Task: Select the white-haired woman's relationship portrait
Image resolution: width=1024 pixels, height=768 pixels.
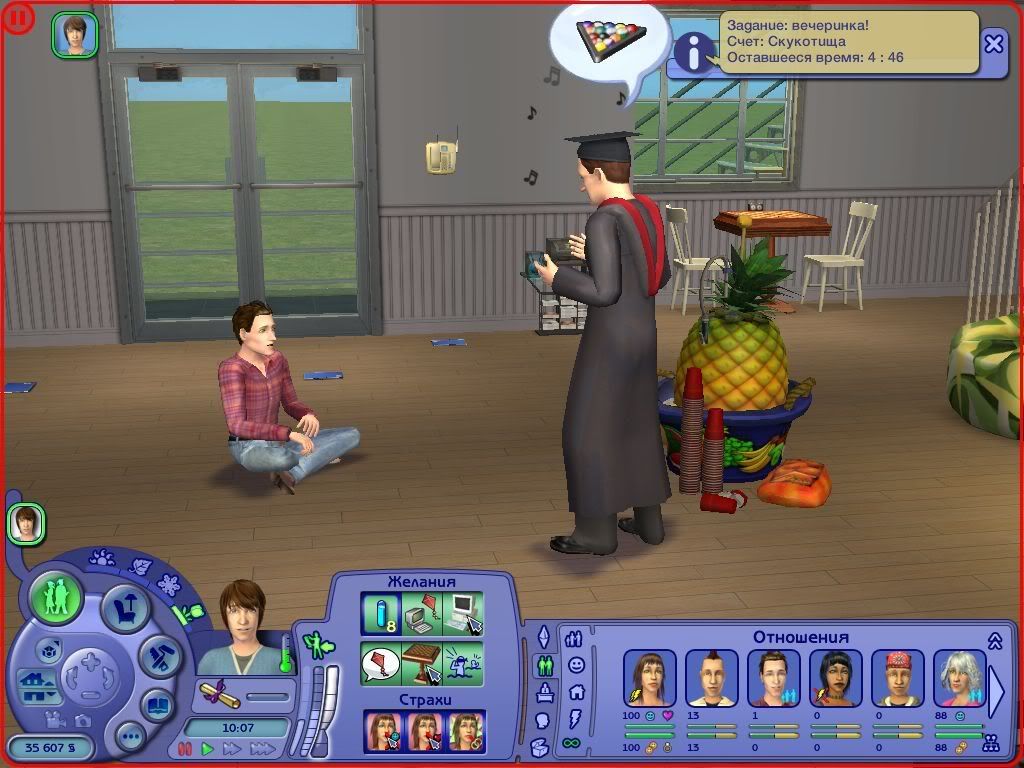Action: (958, 678)
